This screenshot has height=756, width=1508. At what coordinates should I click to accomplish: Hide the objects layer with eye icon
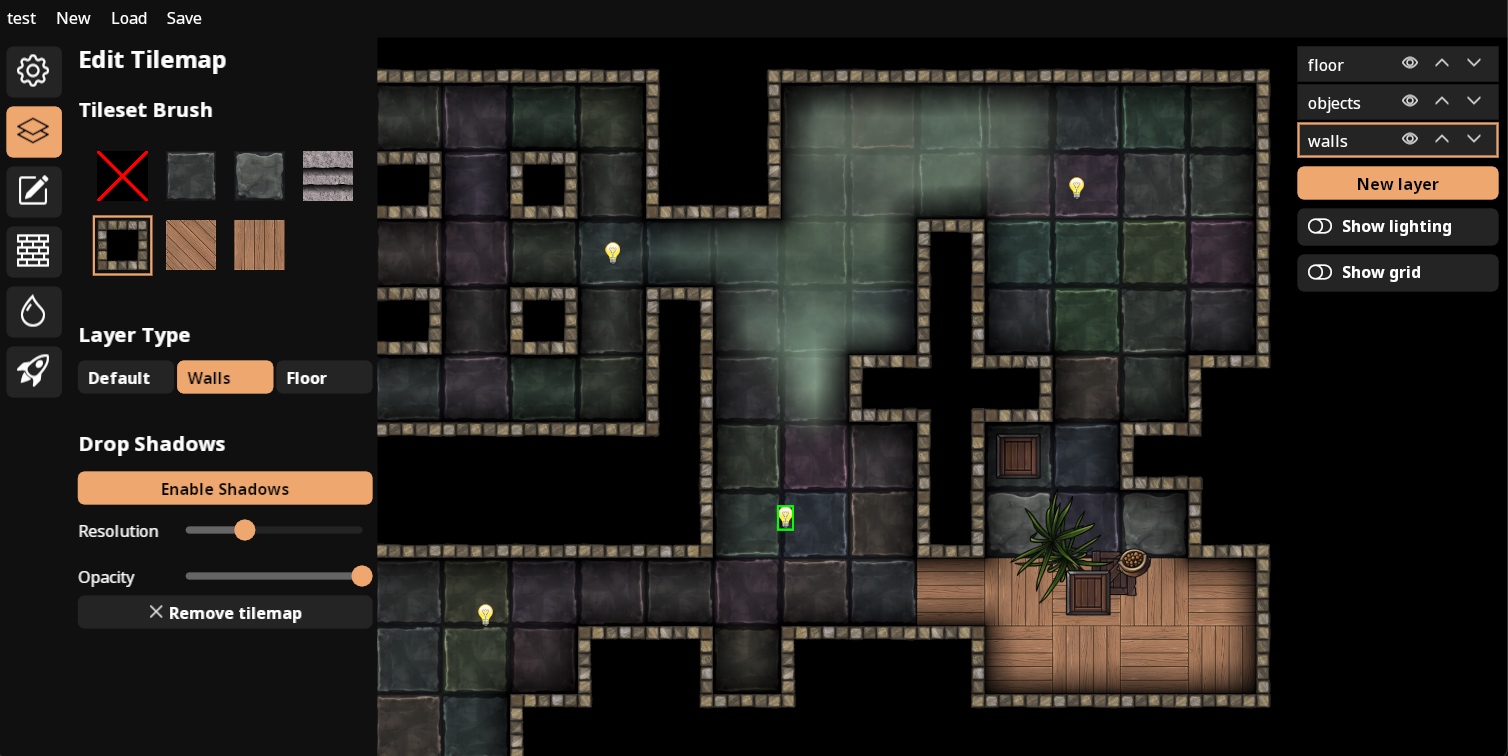[x=1410, y=101]
